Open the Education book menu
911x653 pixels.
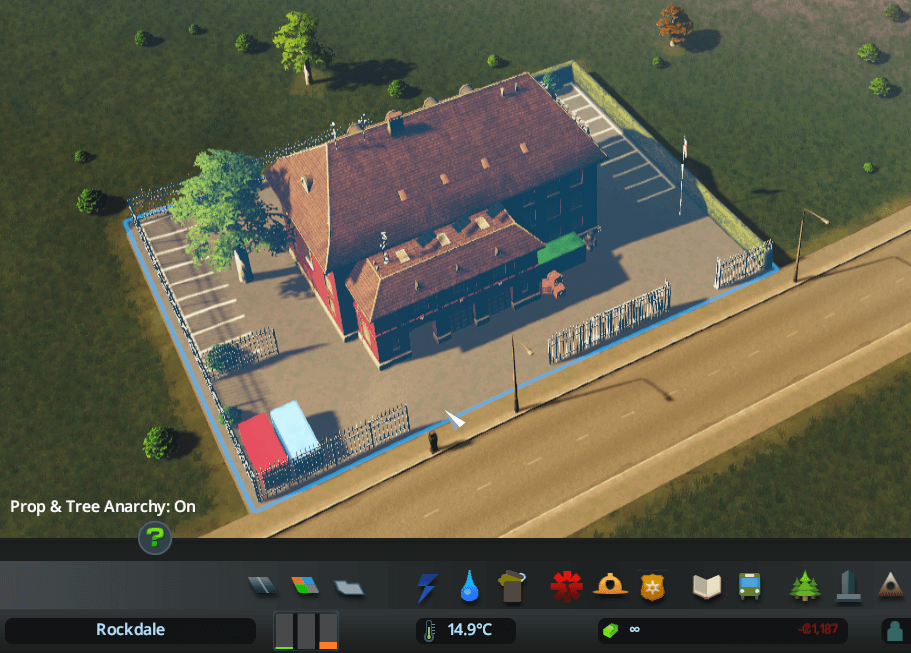(706, 587)
